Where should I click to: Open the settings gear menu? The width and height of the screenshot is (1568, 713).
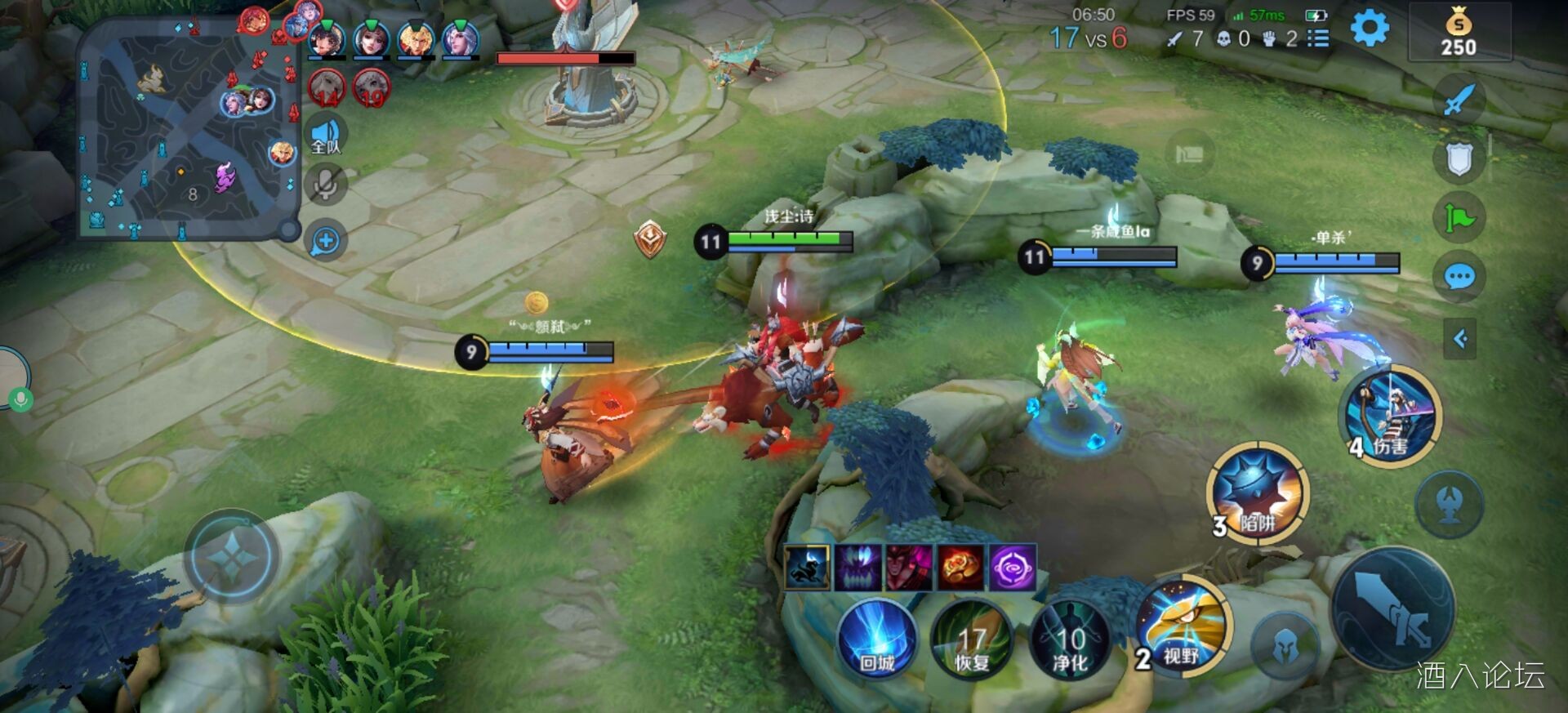[x=1370, y=29]
